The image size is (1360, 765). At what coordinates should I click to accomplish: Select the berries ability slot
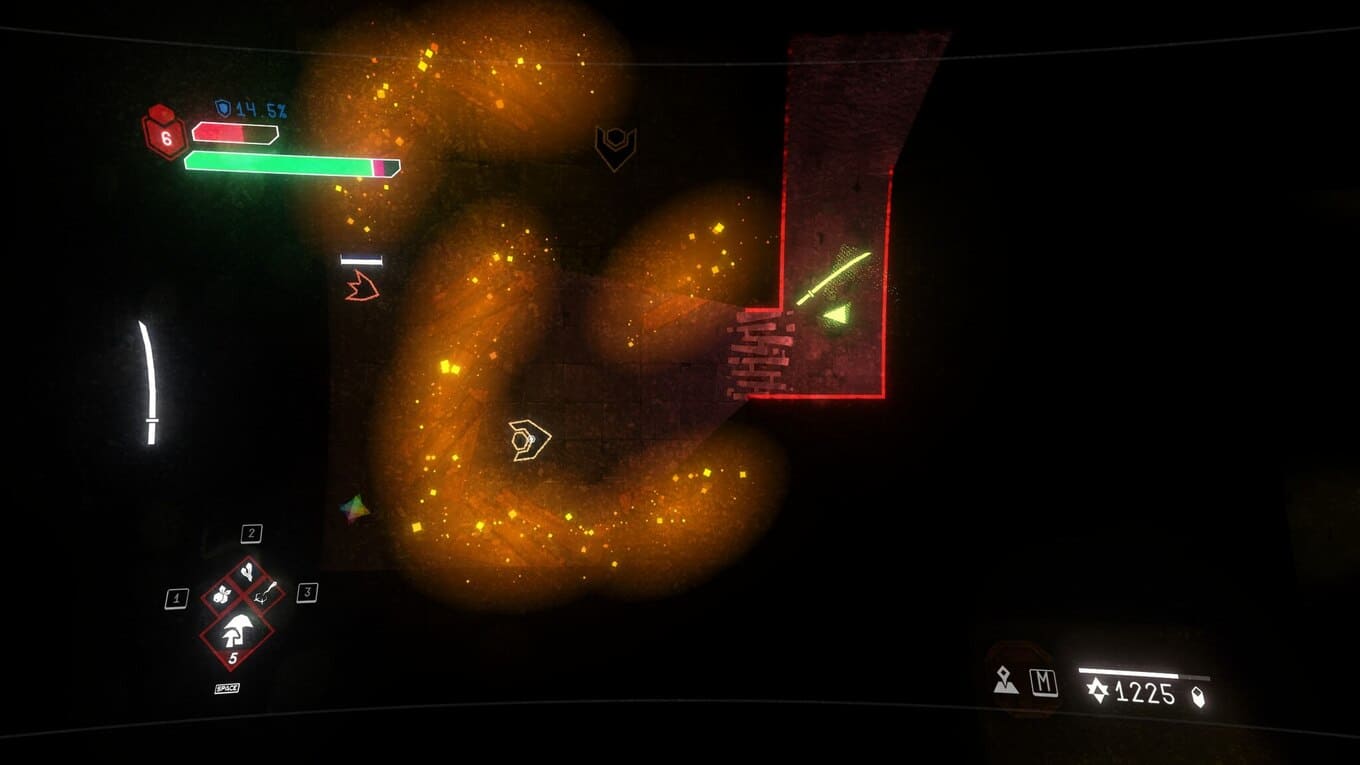pos(220,595)
